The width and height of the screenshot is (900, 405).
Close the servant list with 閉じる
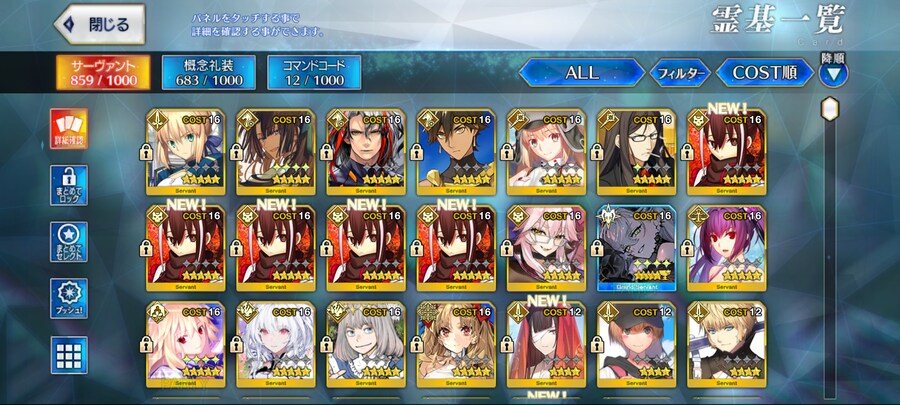(x=100, y=24)
